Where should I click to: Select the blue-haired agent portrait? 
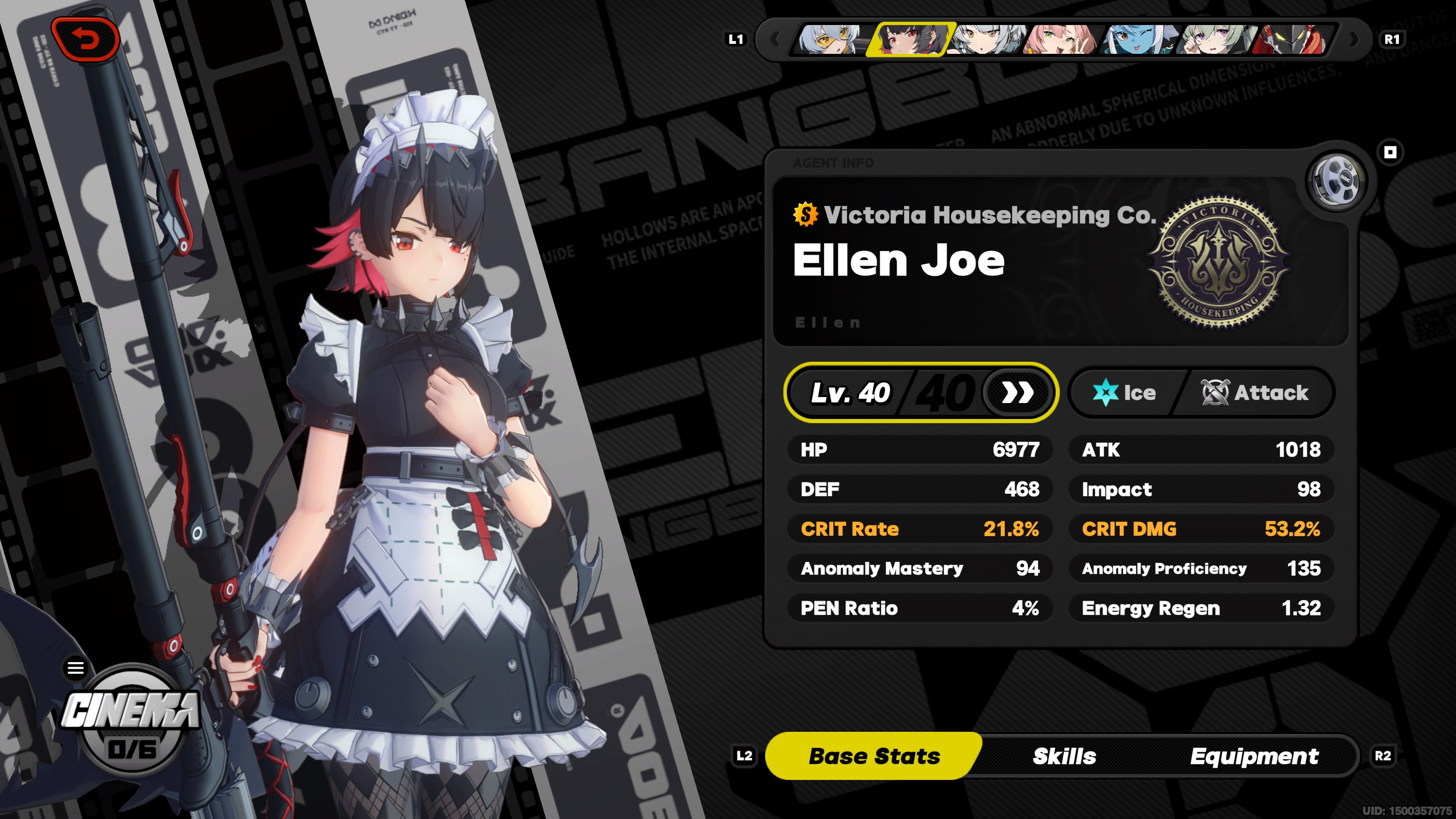click(x=1137, y=39)
